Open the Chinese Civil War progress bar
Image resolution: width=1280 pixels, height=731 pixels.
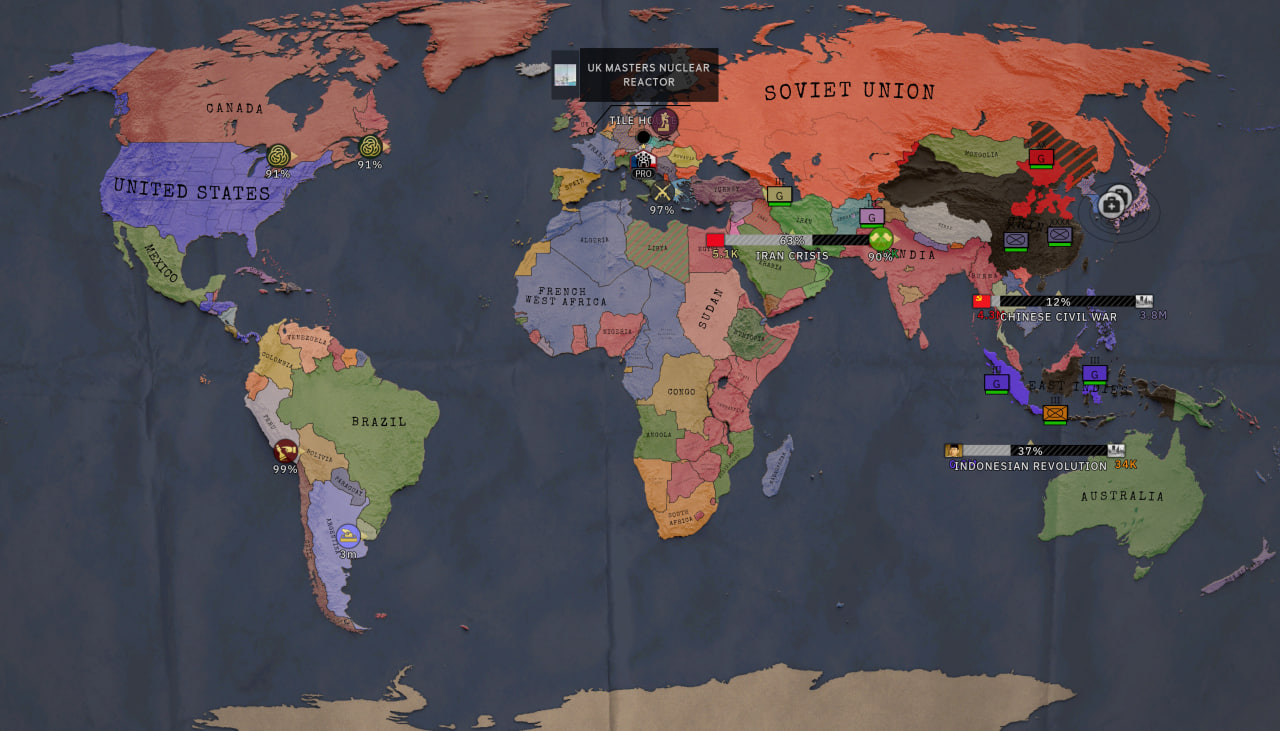[x=1066, y=301]
